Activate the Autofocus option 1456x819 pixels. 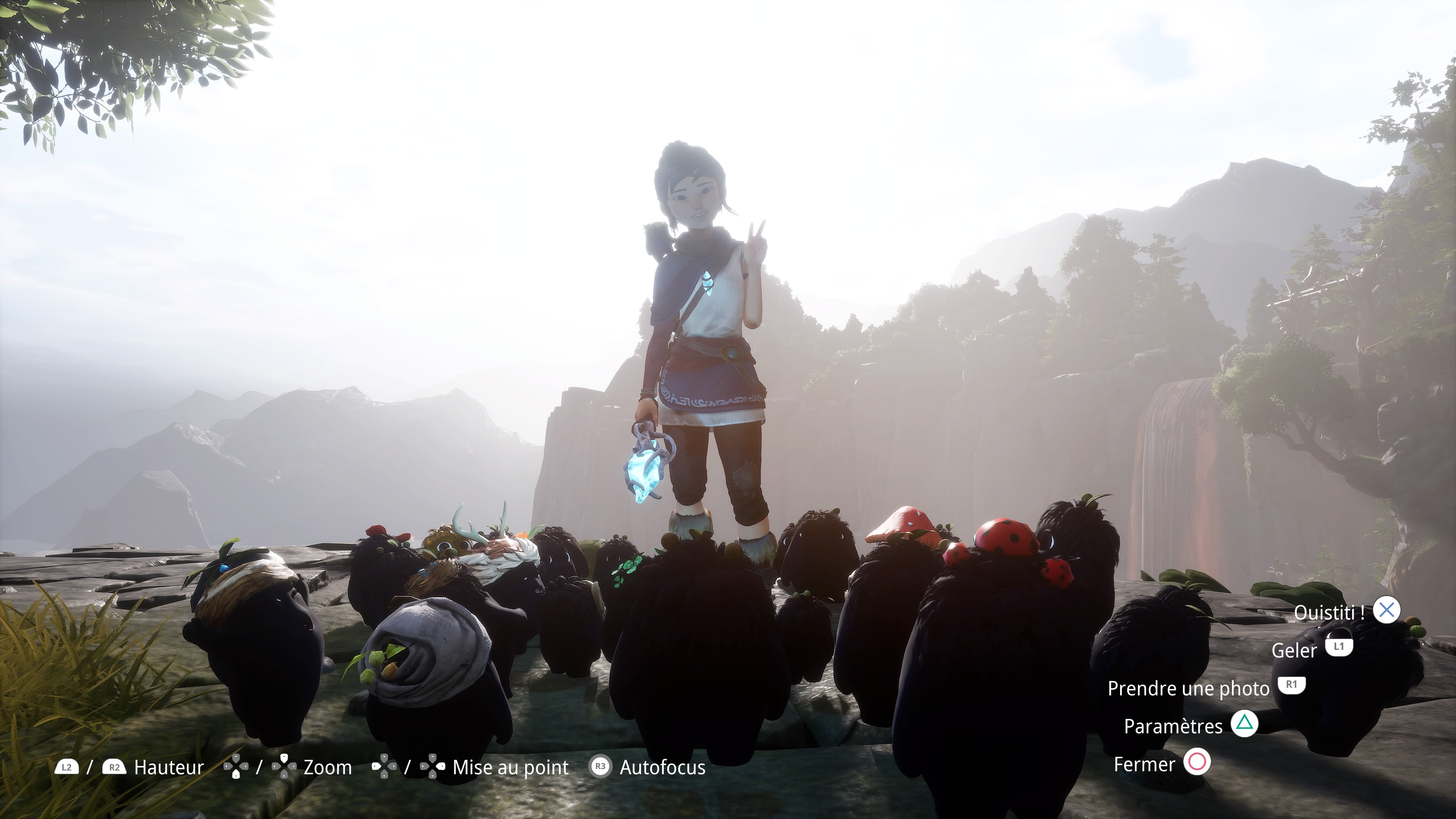click(662, 767)
